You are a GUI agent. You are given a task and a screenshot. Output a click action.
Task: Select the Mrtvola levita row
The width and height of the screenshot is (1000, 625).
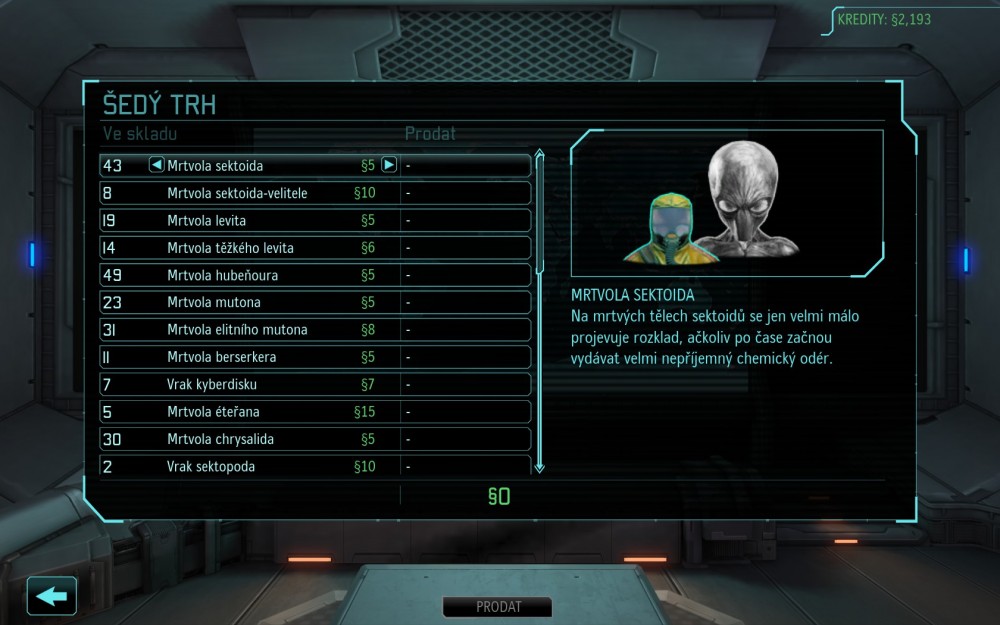tap(315, 220)
